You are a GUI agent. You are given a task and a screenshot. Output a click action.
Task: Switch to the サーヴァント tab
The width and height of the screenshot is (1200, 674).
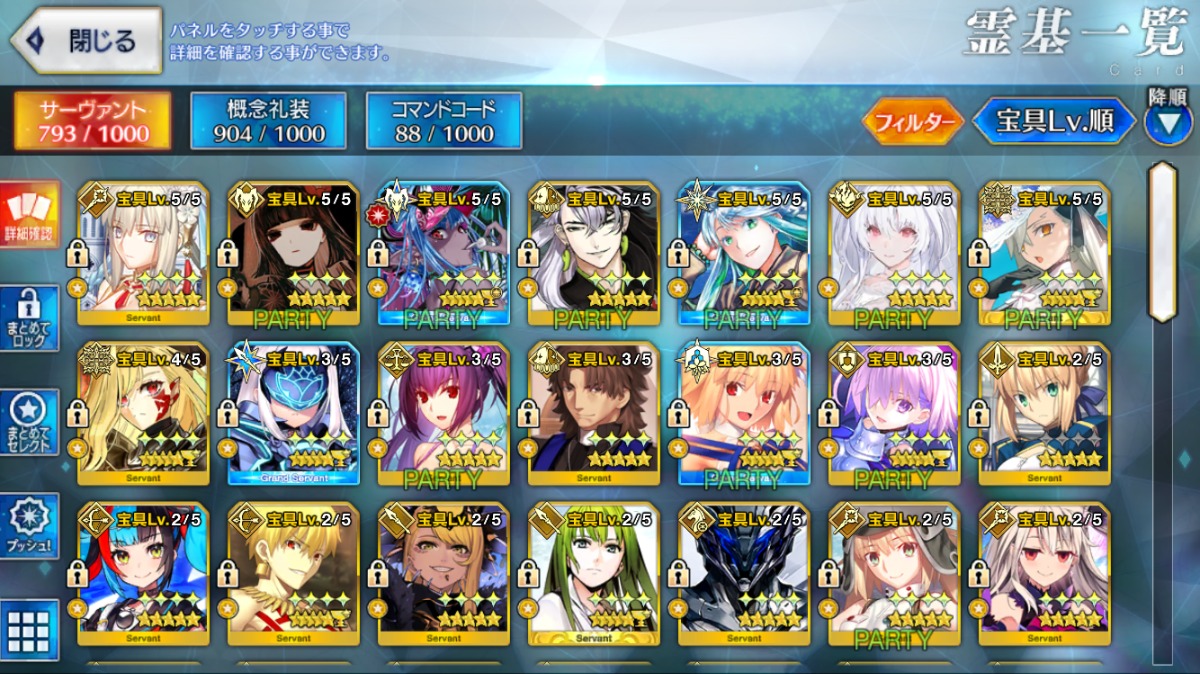pos(92,121)
